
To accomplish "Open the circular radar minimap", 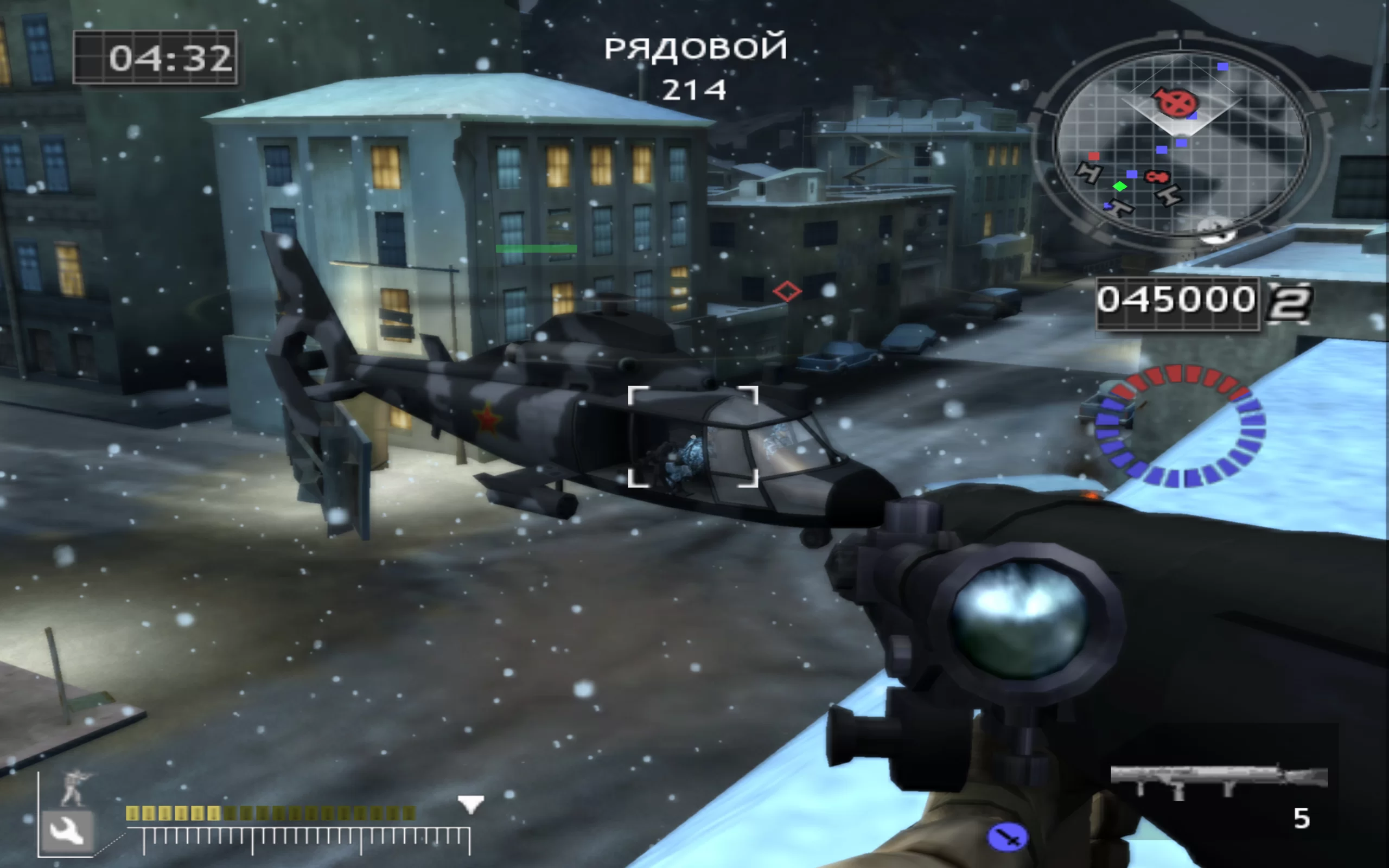I will [x=1181, y=142].
